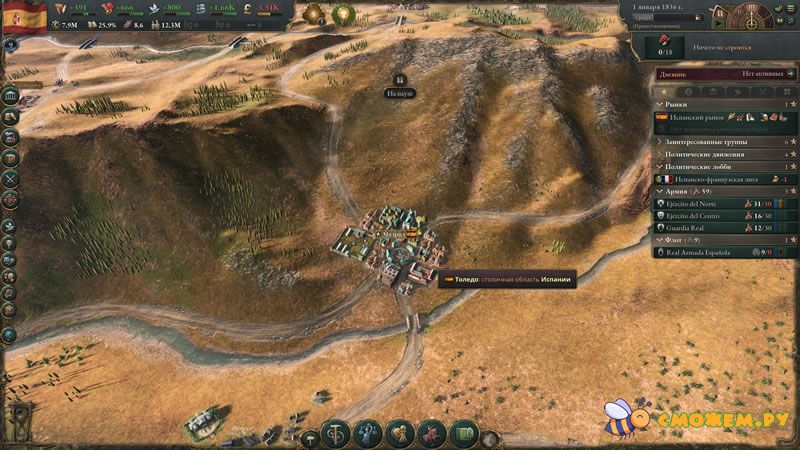Open the government building side menu icon
The image size is (800, 450).
click(10, 96)
